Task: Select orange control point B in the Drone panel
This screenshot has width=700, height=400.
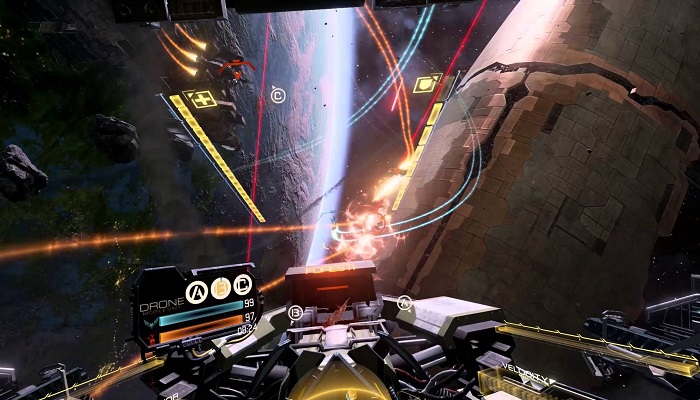Action: 221,287
